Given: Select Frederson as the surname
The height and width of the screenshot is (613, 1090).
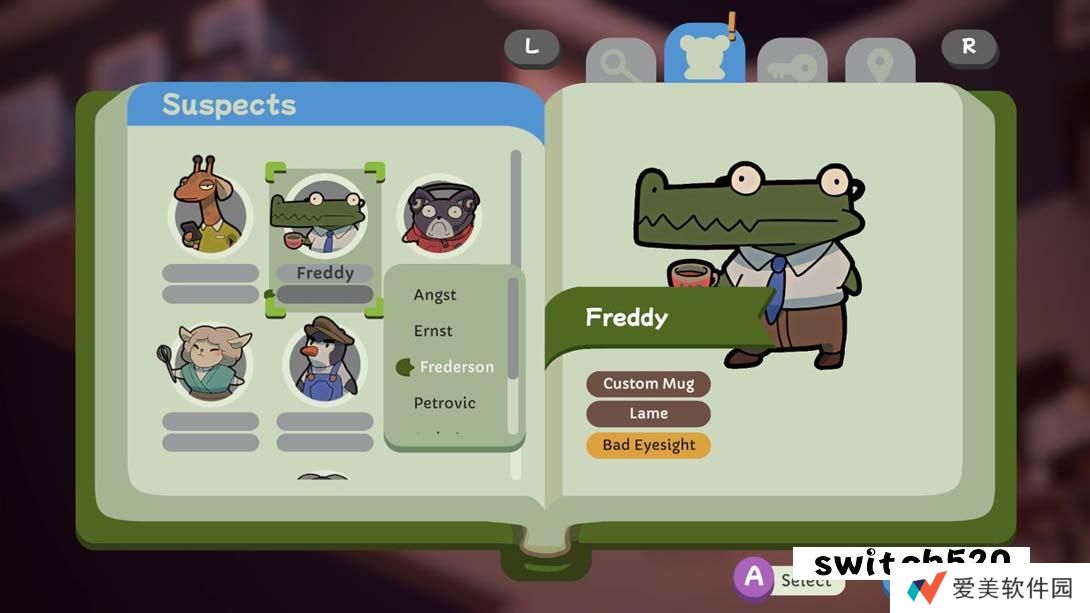Looking at the screenshot, I should pos(456,367).
